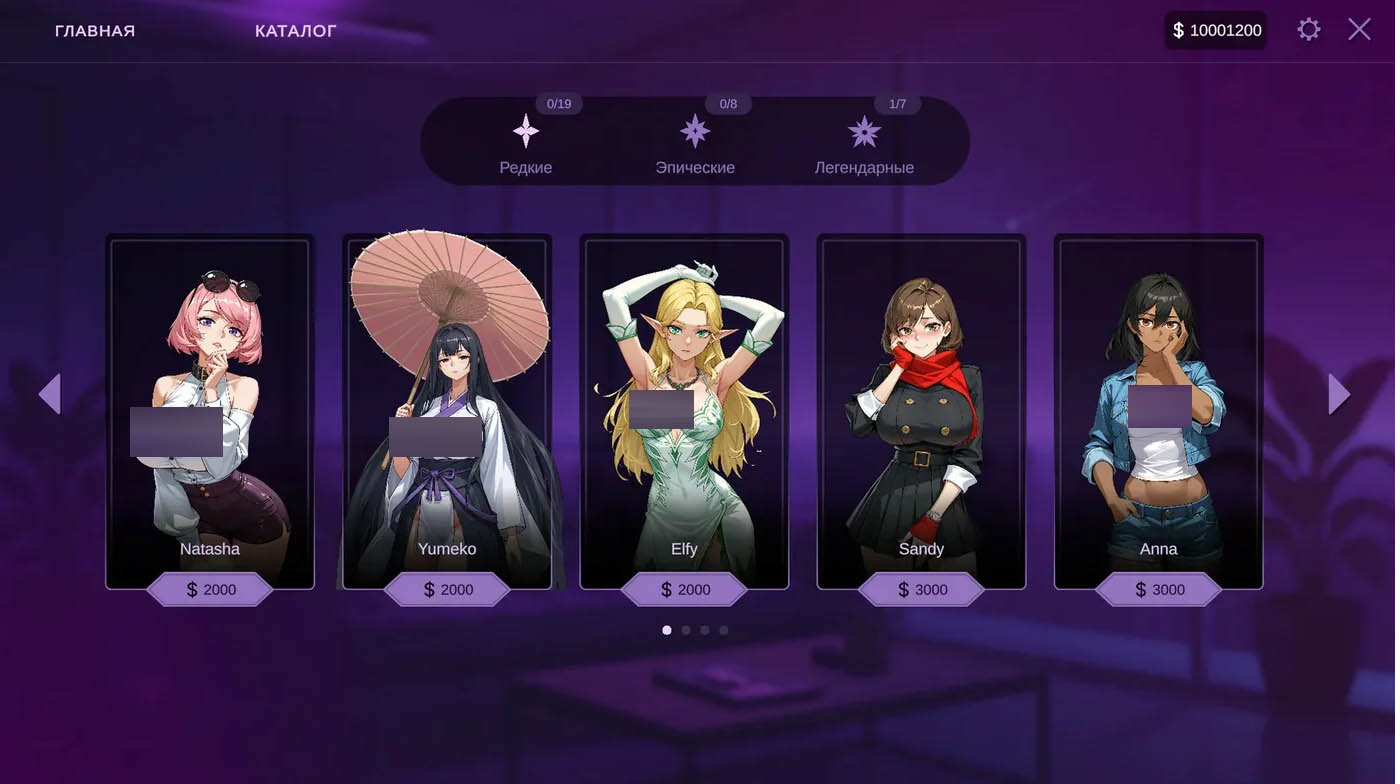This screenshot has width=1400, height=784.
Task: Buy Natasha for $2000
Action: (210, 590)
